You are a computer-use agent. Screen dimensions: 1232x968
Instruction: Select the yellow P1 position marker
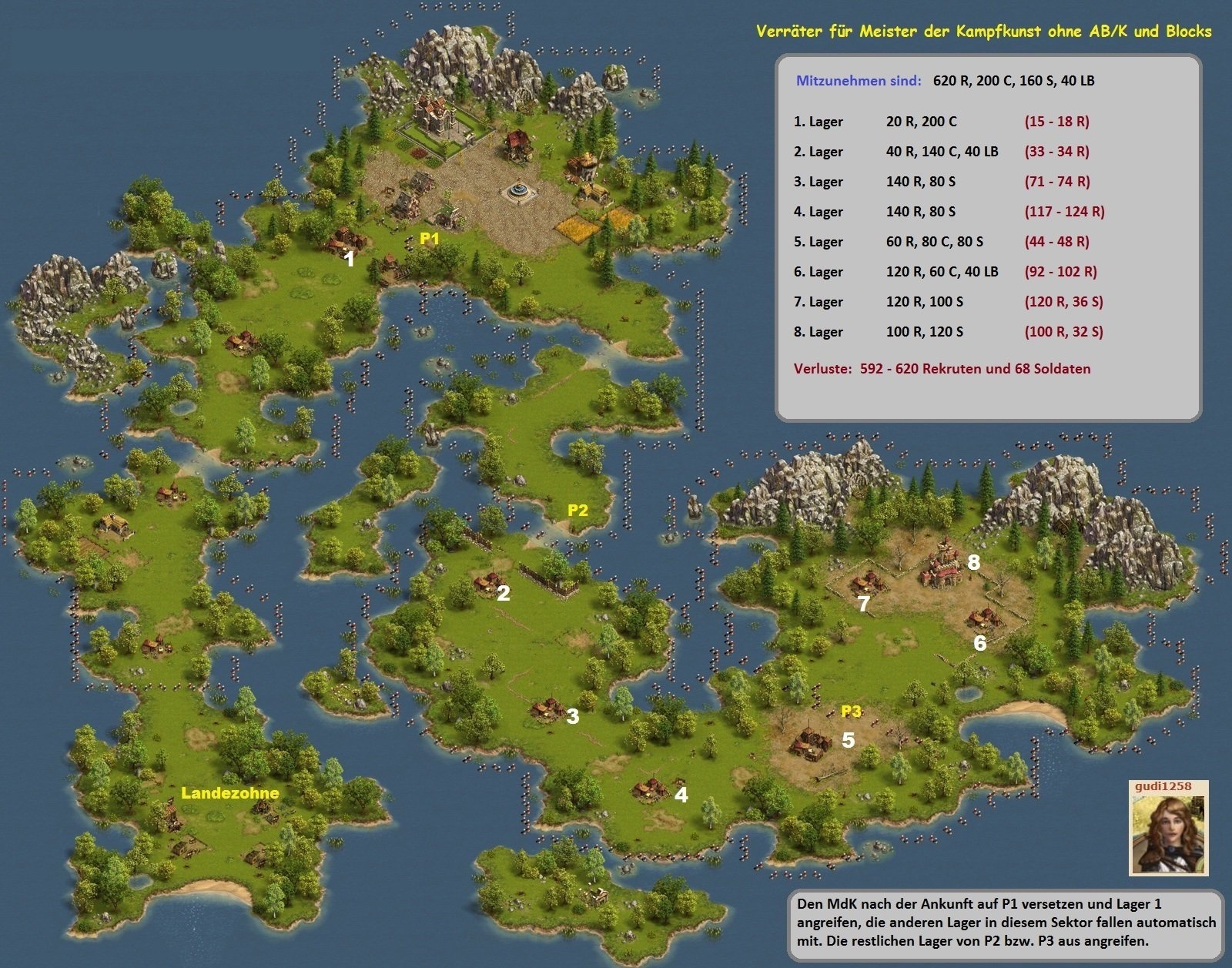[429, 239]
